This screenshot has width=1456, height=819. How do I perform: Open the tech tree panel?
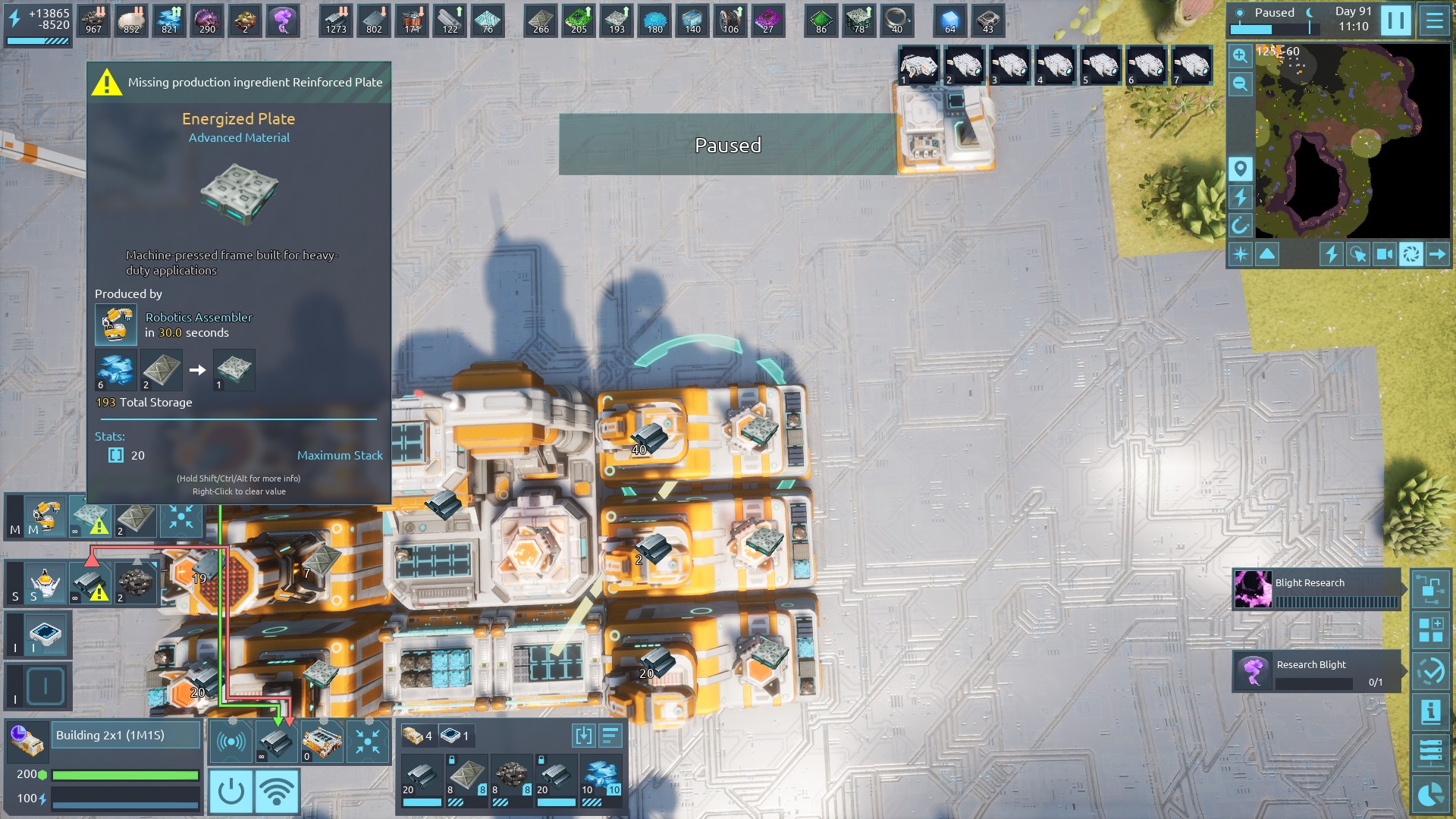[x=1430, y=589]
